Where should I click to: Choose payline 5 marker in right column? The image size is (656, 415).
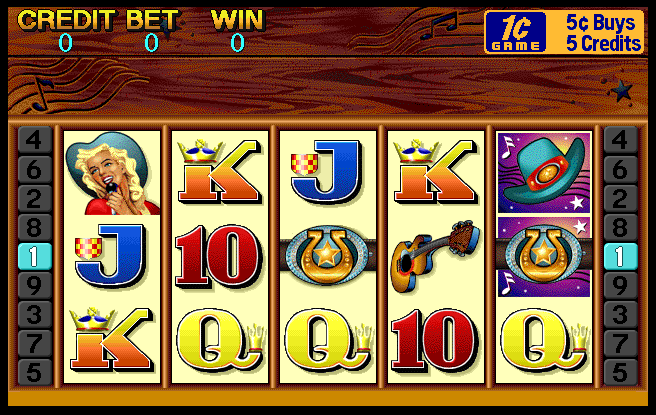[x=620, y=372]
